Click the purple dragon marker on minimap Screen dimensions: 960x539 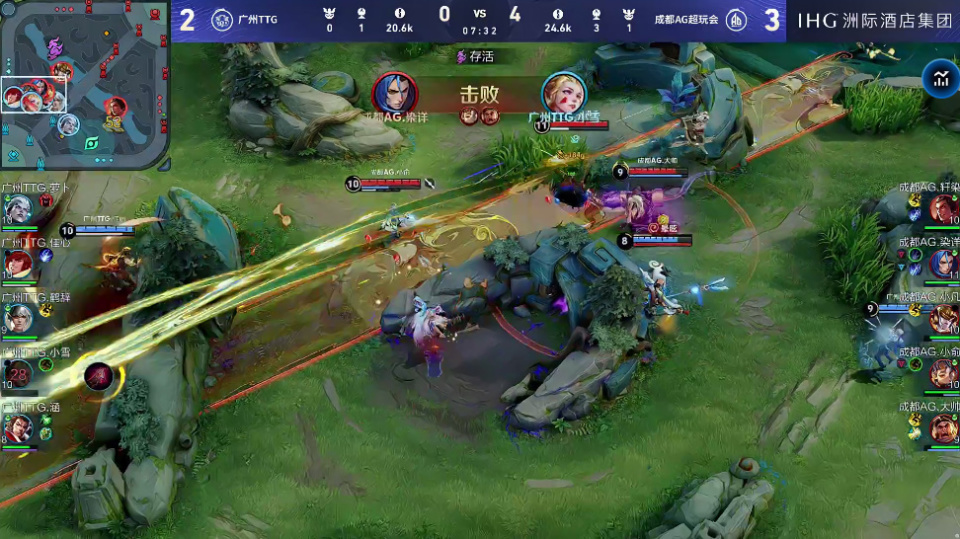tap(55, 45)
